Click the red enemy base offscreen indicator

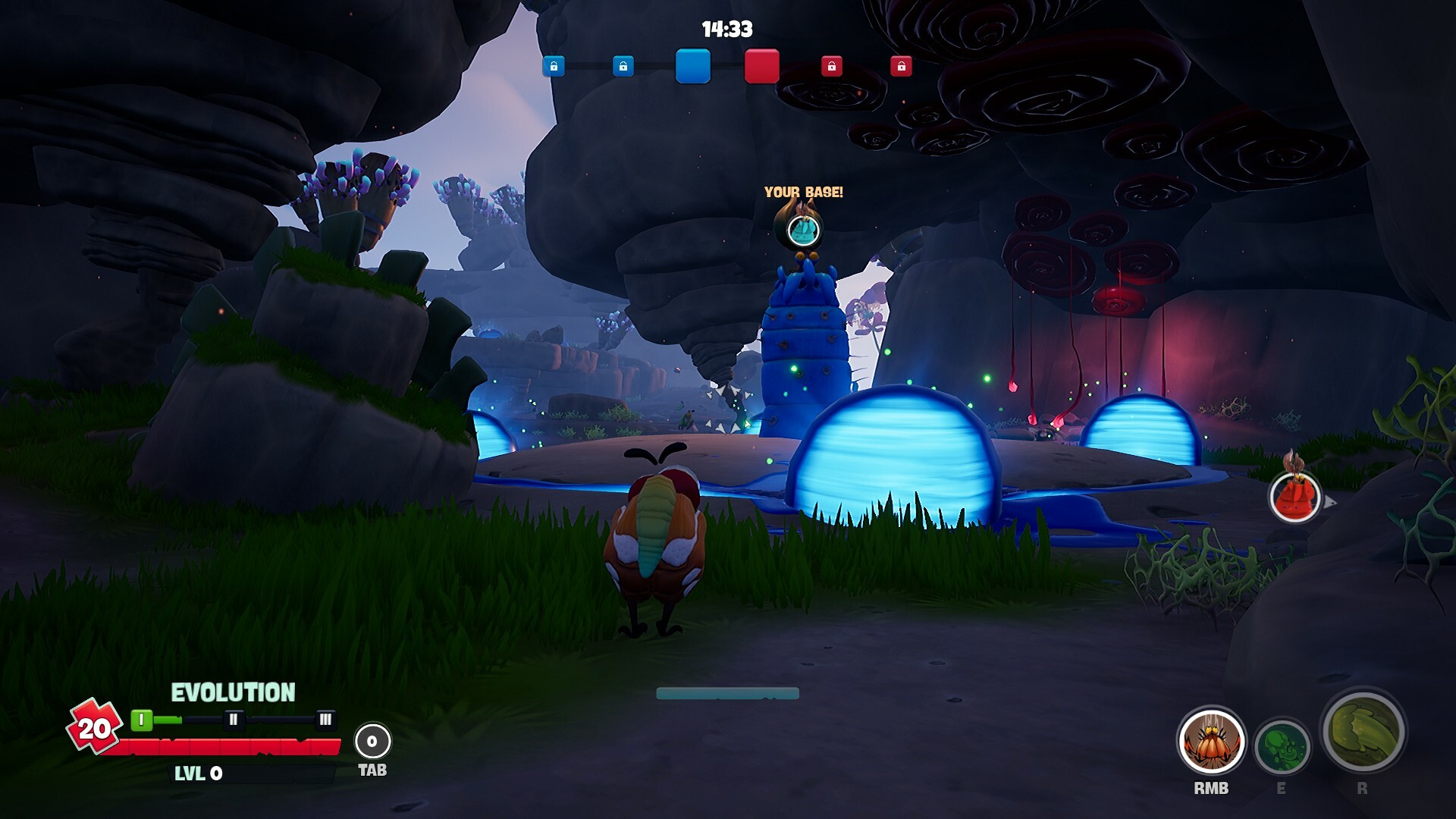(x=1294, y=497)
